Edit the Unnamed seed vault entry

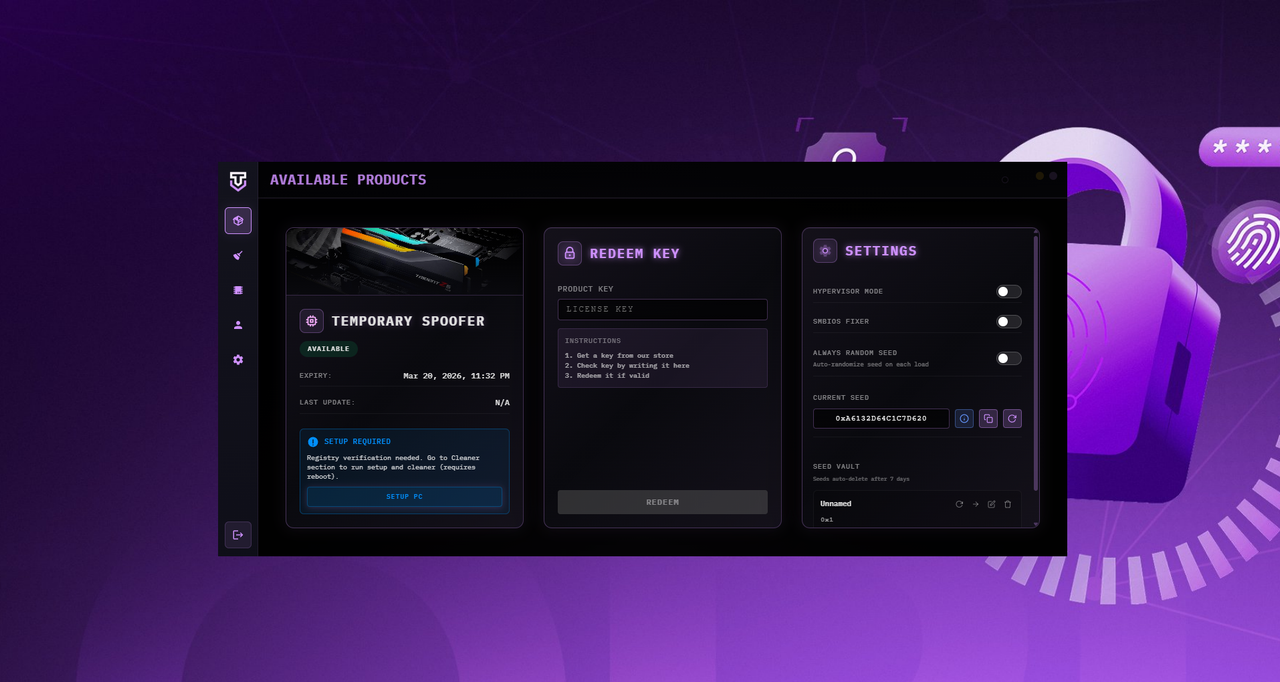click(x=992, y=504)
